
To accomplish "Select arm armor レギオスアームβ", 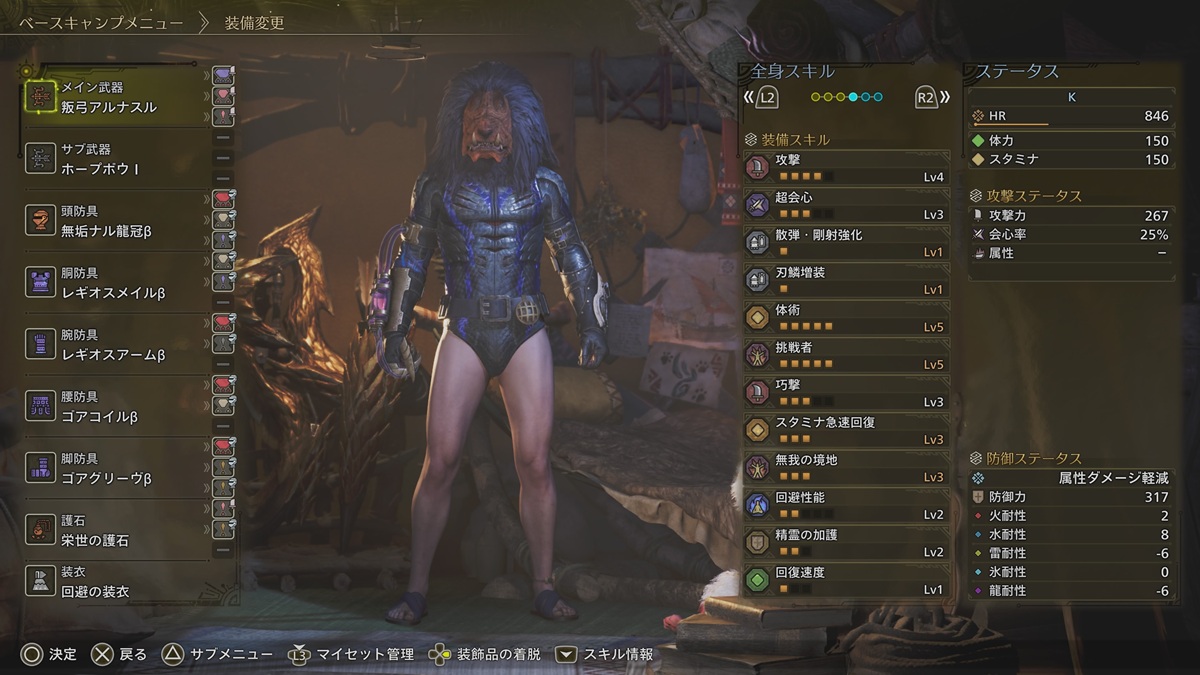I will (115, 345).
